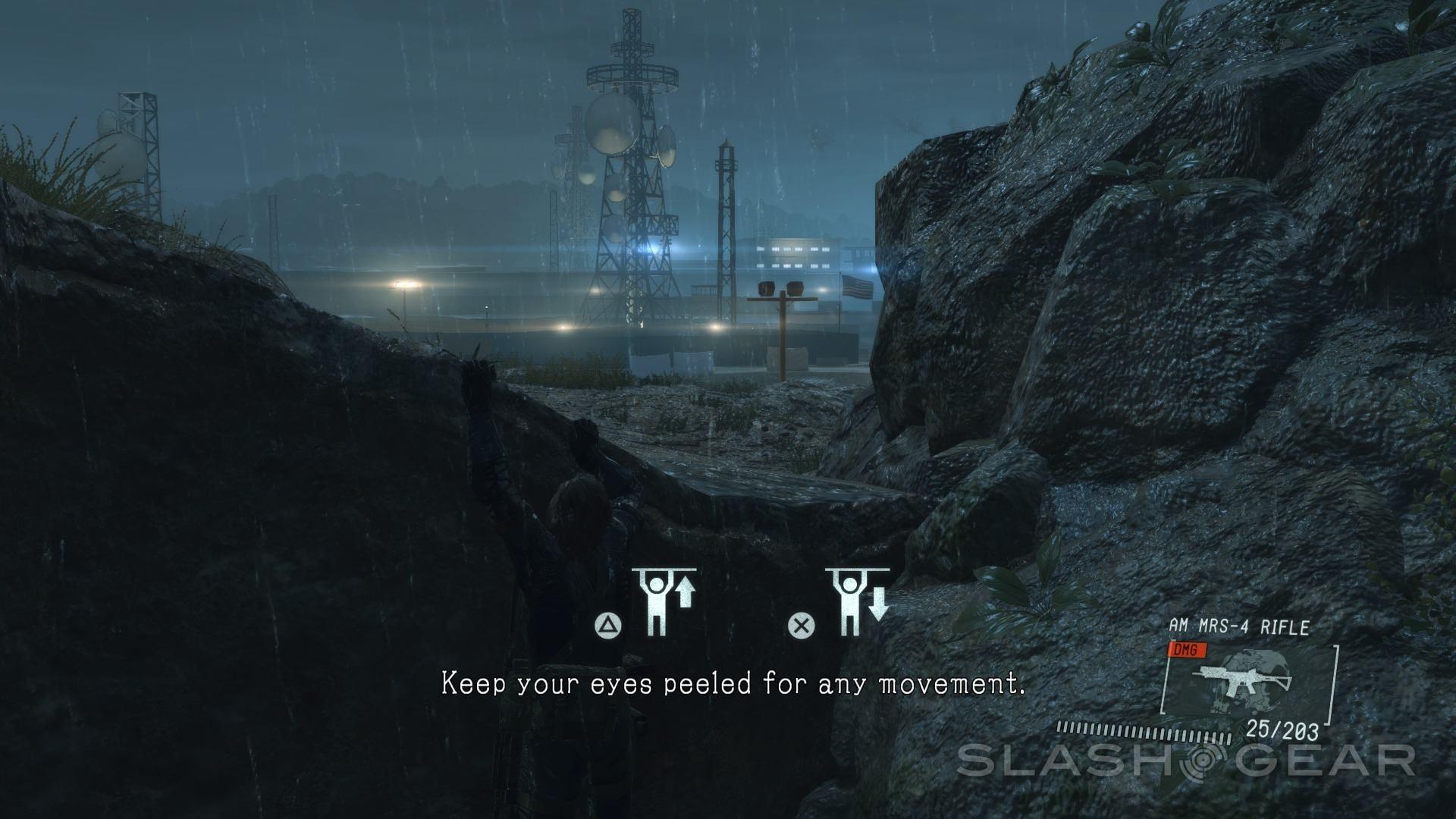Choose the drop down action icon
This screenshot has width=1456, height=819.
coord(858,601)
